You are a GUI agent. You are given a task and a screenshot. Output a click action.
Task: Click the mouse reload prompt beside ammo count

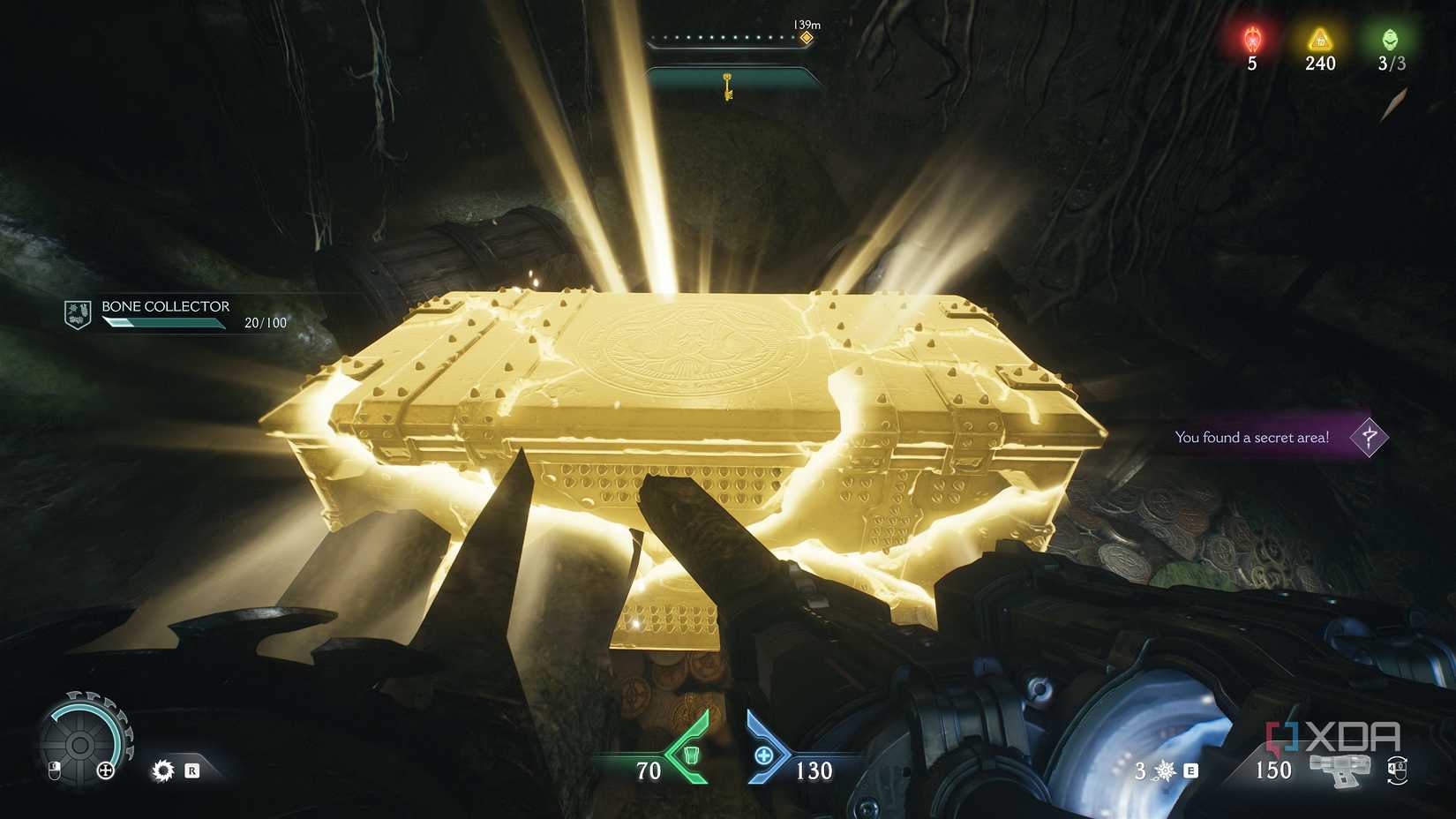(1398, 770)
